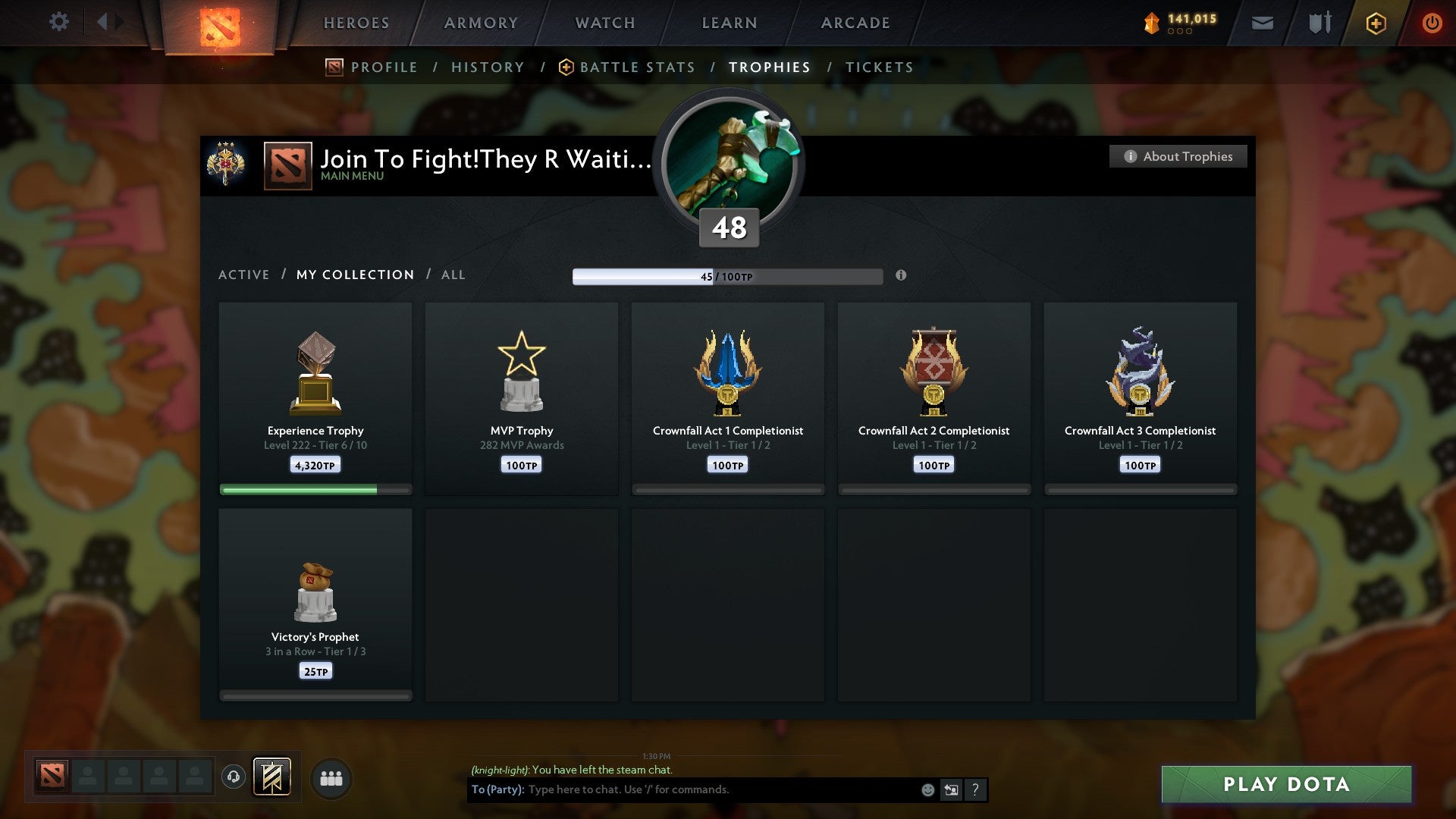1456x819 pixels.
Task: Open the chat emoticon picker
Action: tap(928, 789)
